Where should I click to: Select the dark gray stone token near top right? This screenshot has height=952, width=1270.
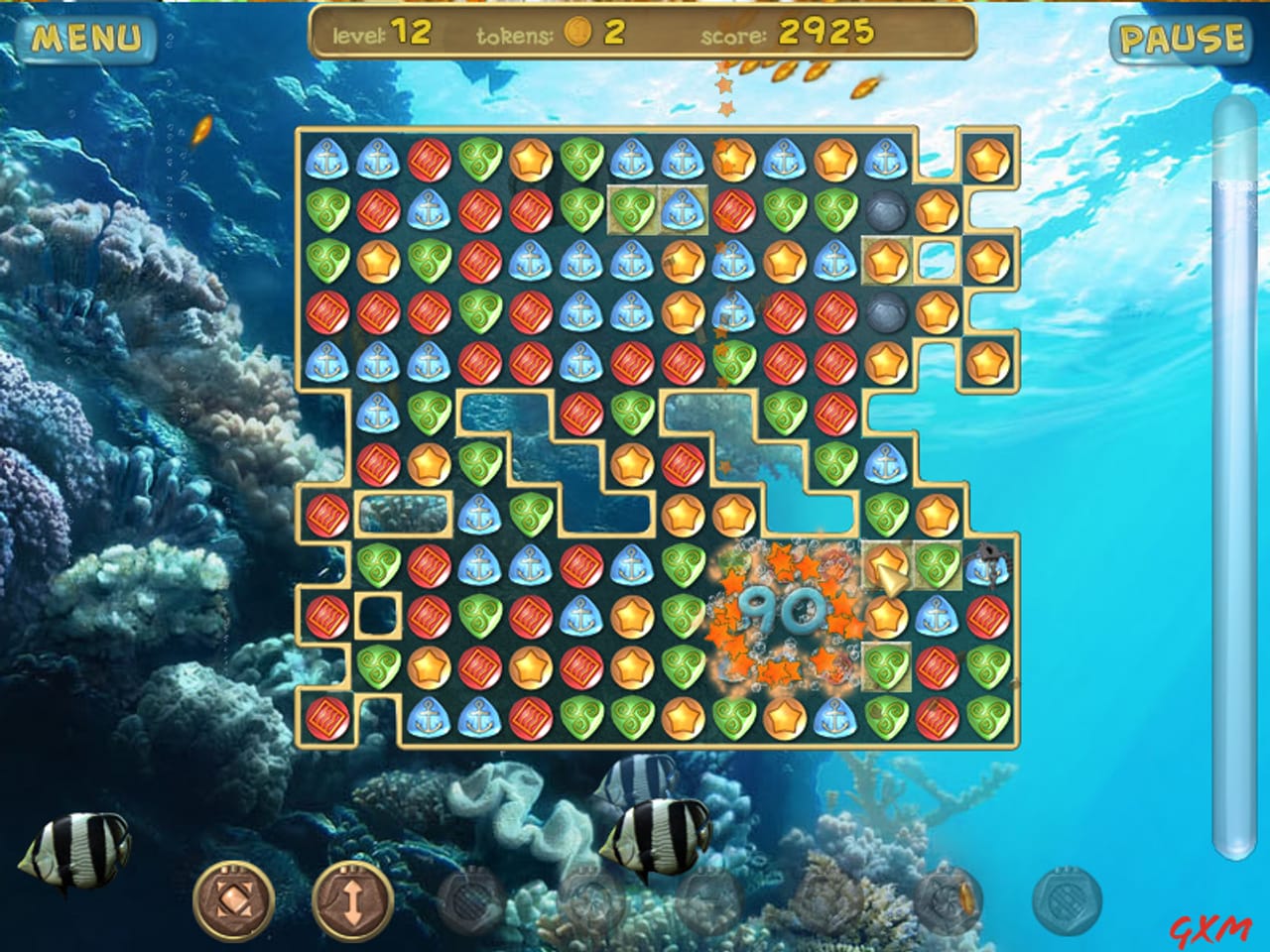click(886, 210)
